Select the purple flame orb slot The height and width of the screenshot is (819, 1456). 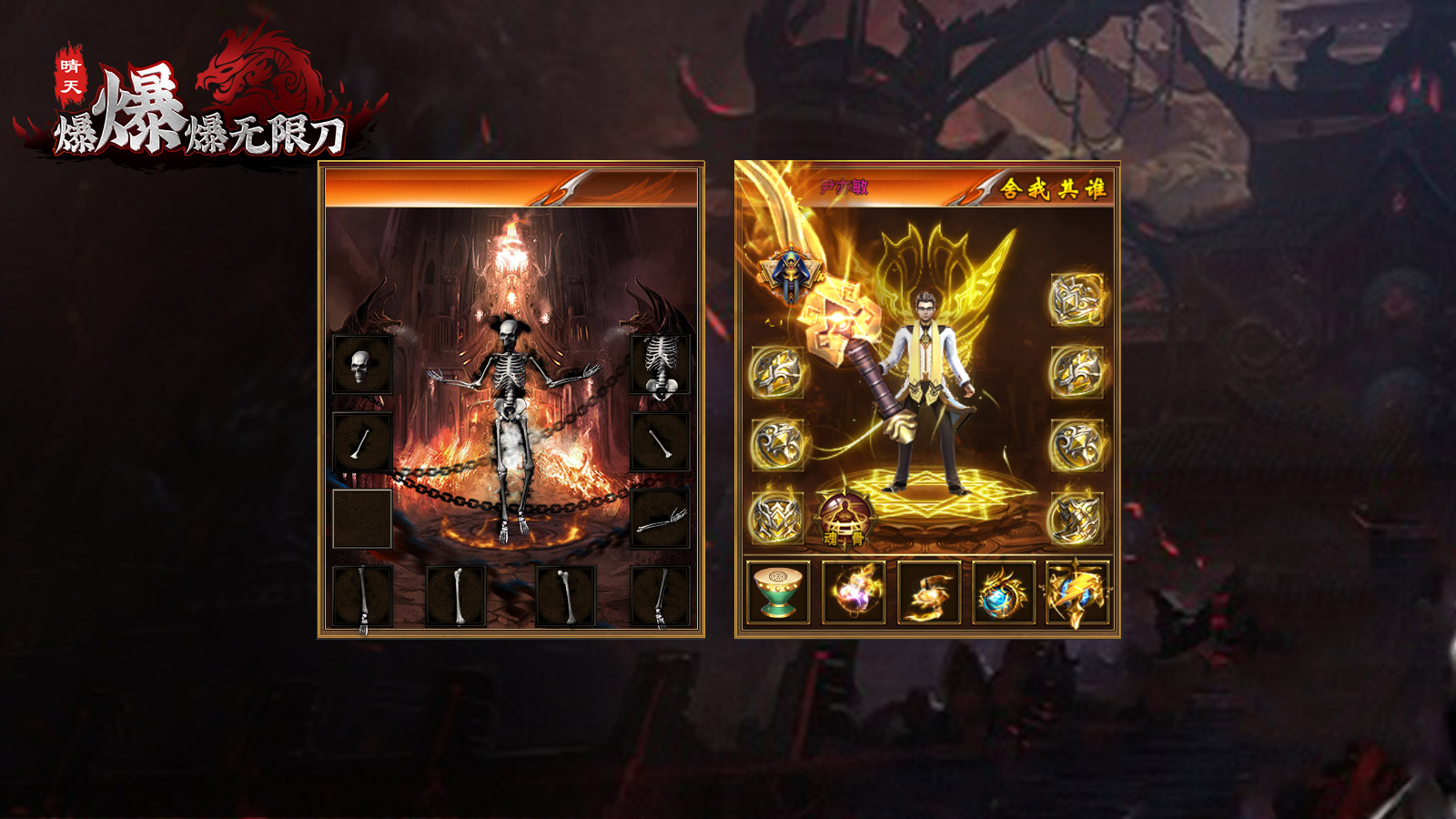(x=854, y=592)
